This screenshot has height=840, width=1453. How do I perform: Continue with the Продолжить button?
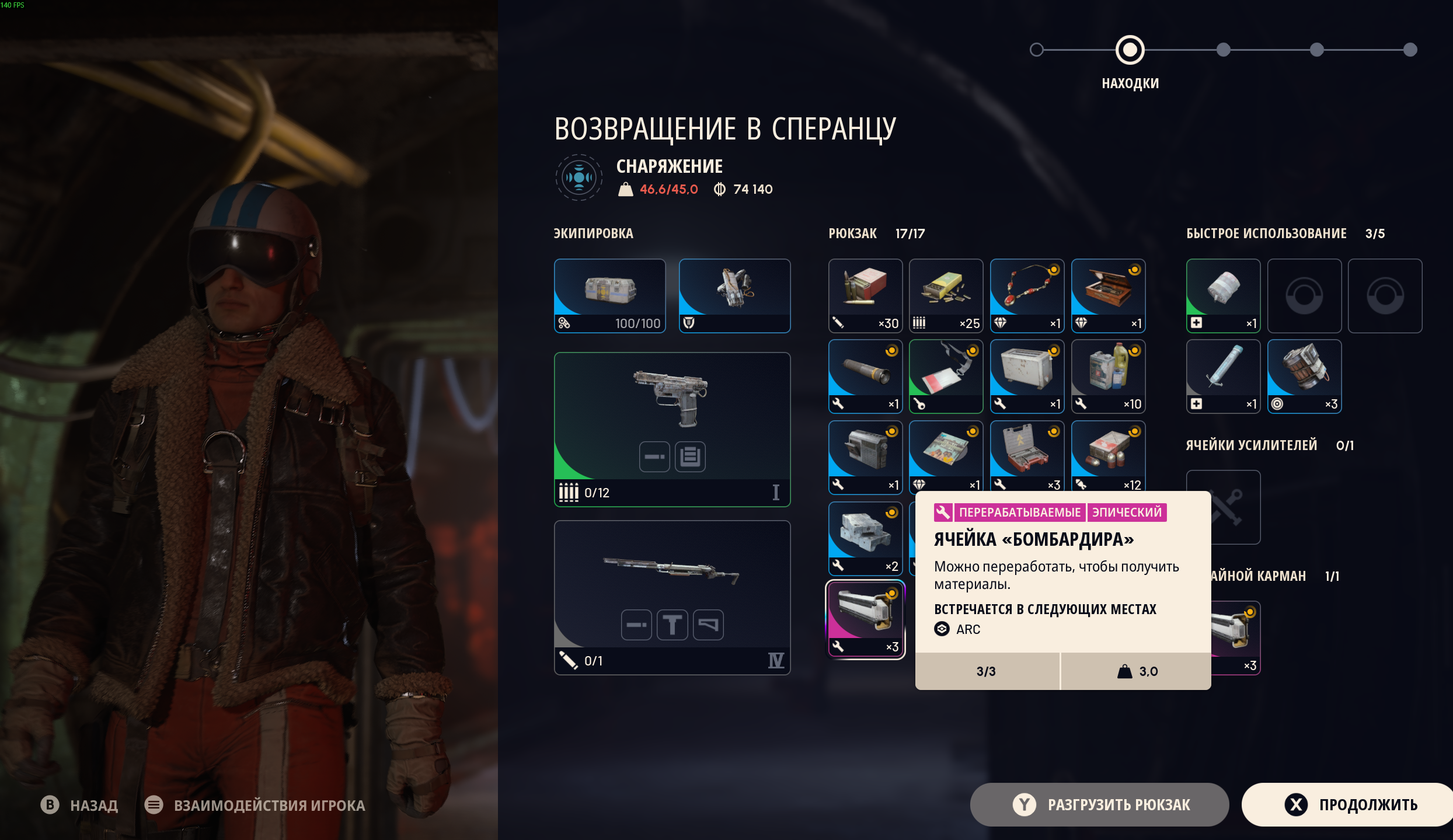coord(1349,804)
